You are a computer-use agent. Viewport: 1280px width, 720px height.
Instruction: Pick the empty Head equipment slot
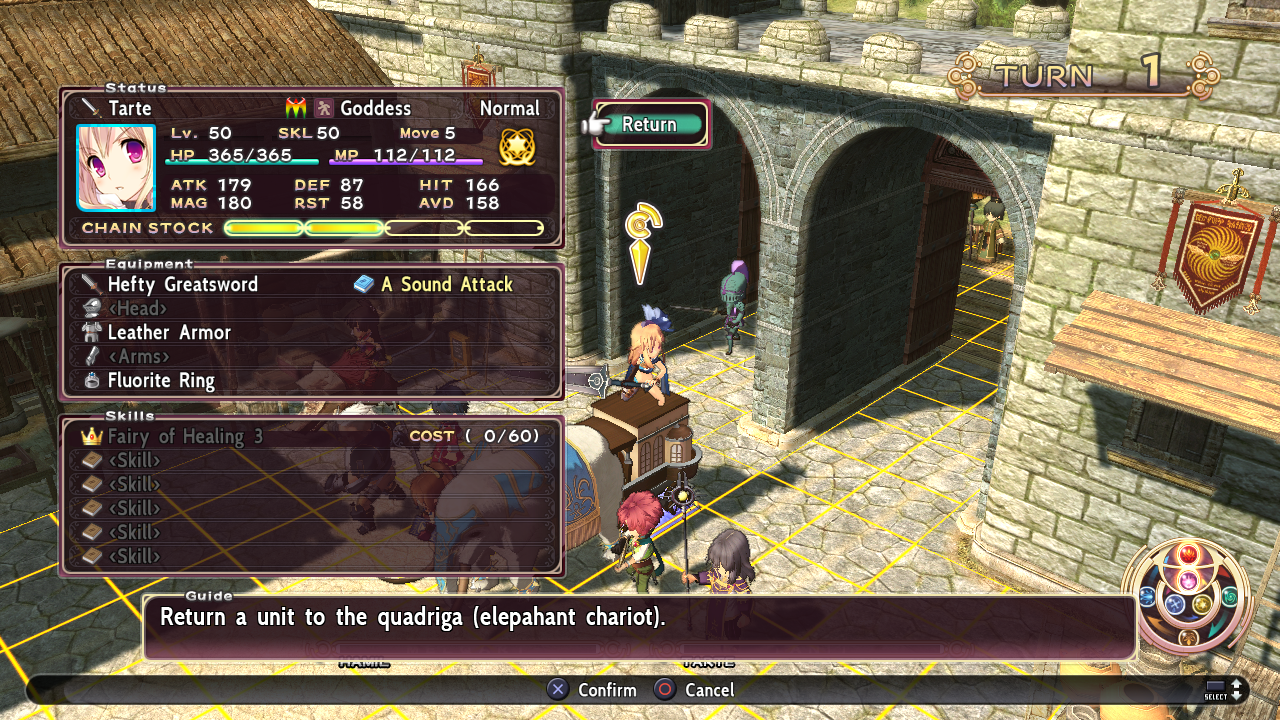137,309
